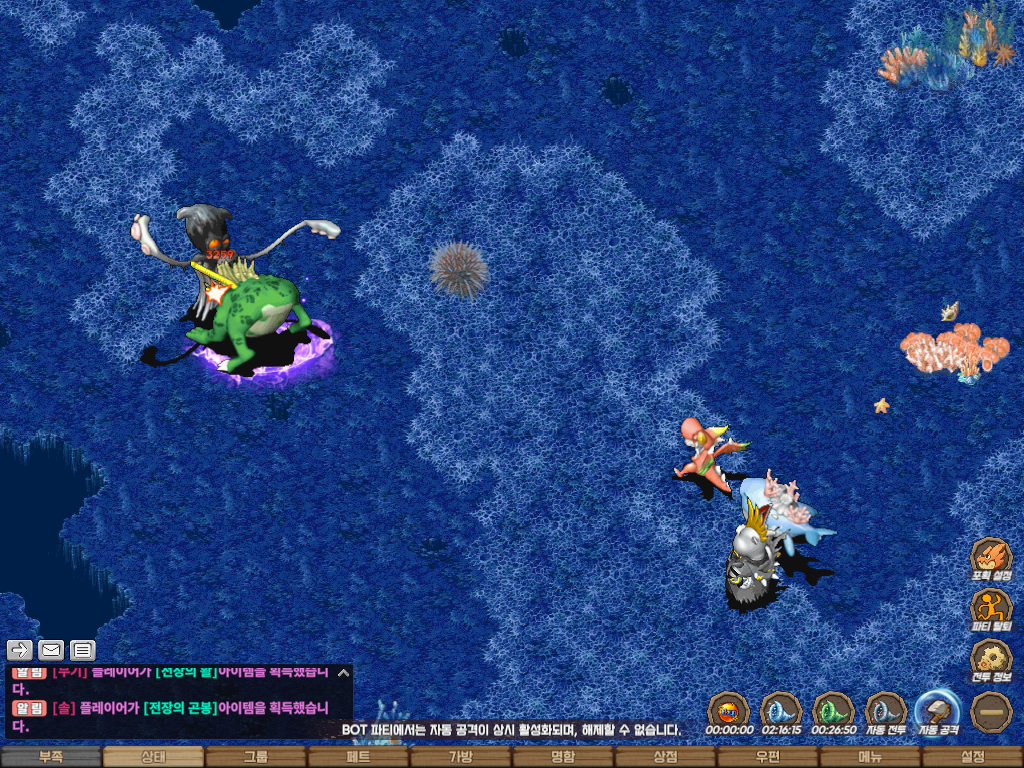Open the 메뉴 (menu) button
Viewport: 1024px width, 768px height.
870,757
